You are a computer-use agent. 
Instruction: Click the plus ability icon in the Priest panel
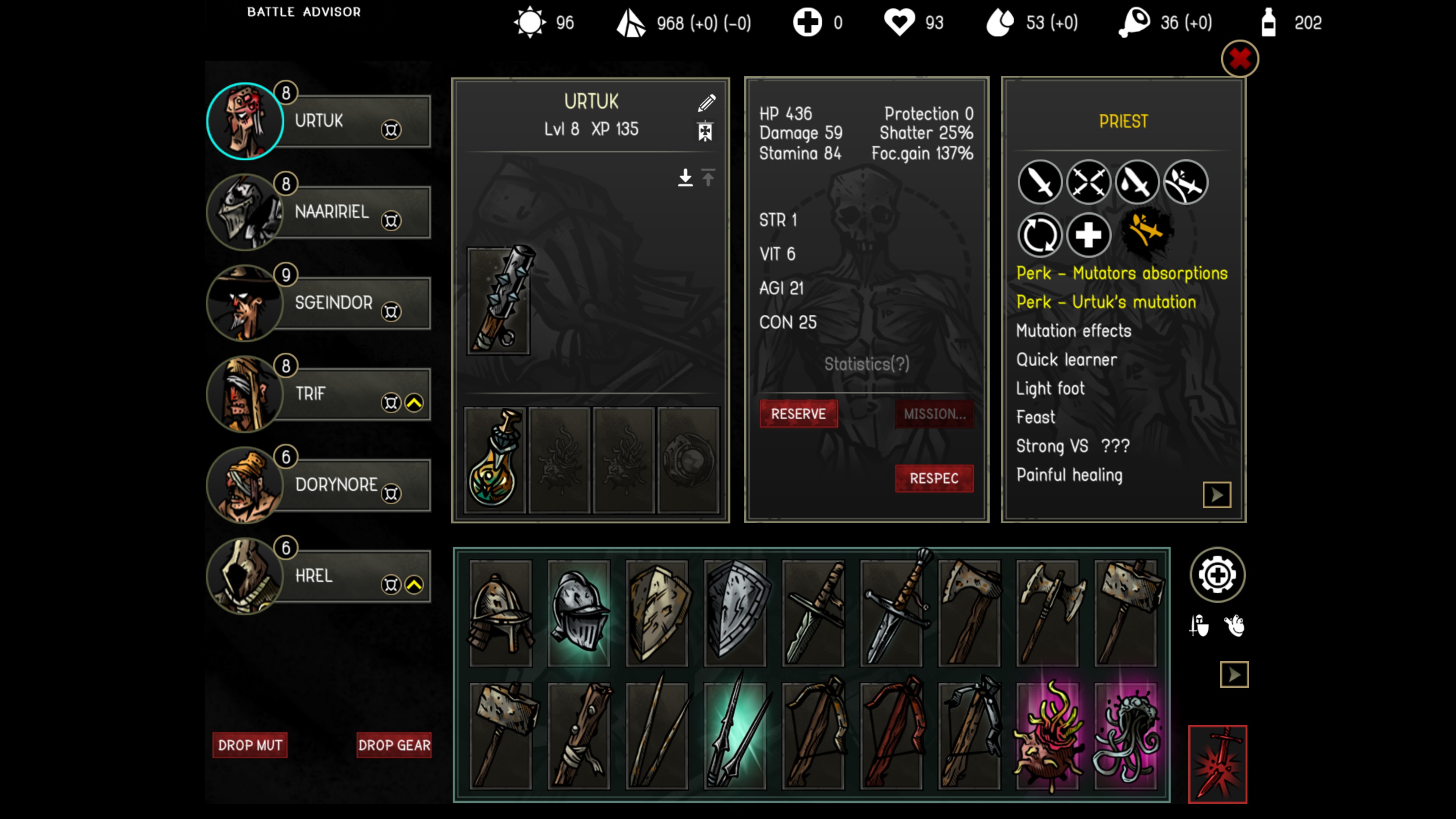tap(1089, 235)
